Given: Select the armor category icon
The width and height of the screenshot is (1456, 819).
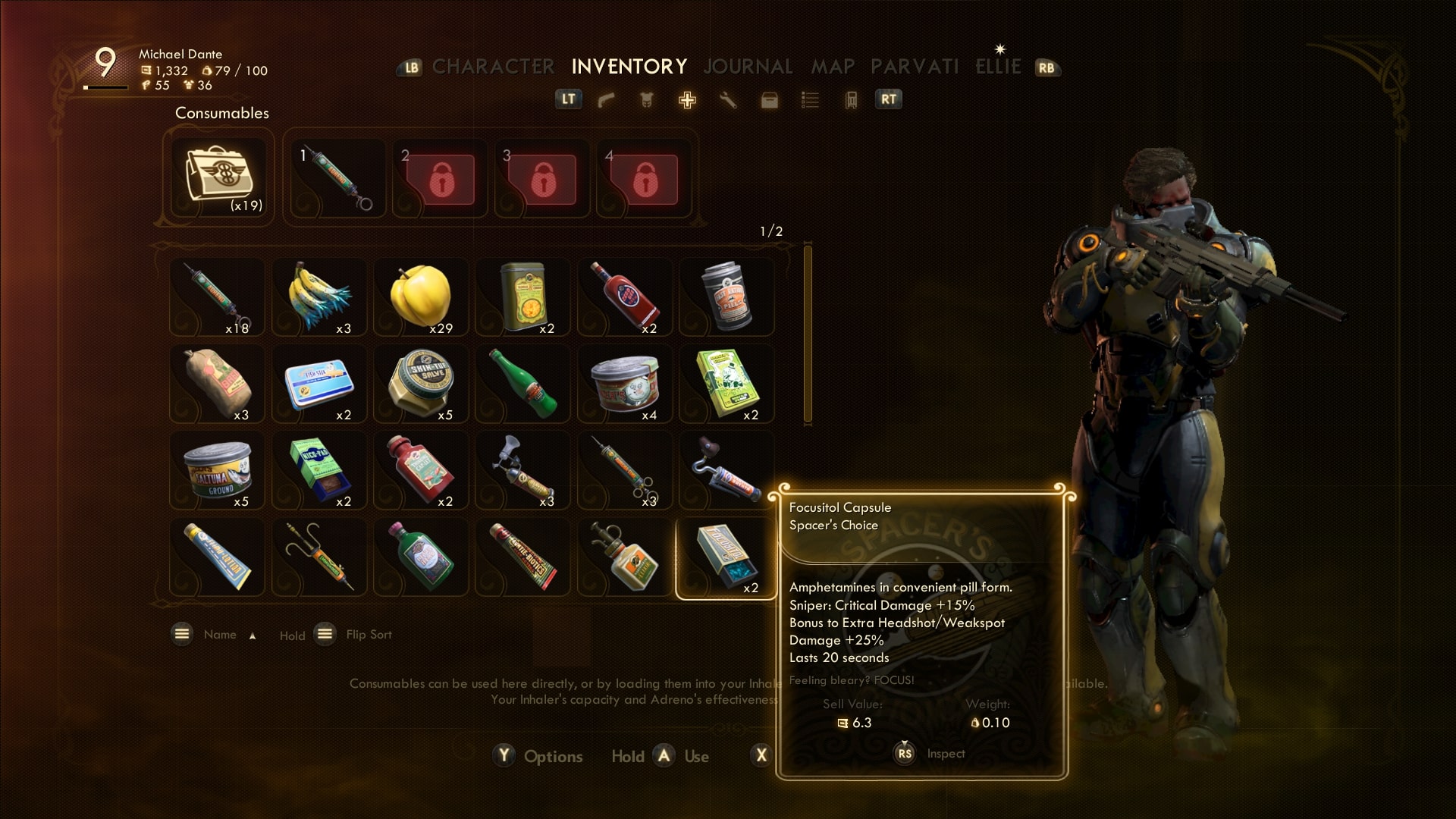Looking at the screenshot, I should (x=647, y=100).
